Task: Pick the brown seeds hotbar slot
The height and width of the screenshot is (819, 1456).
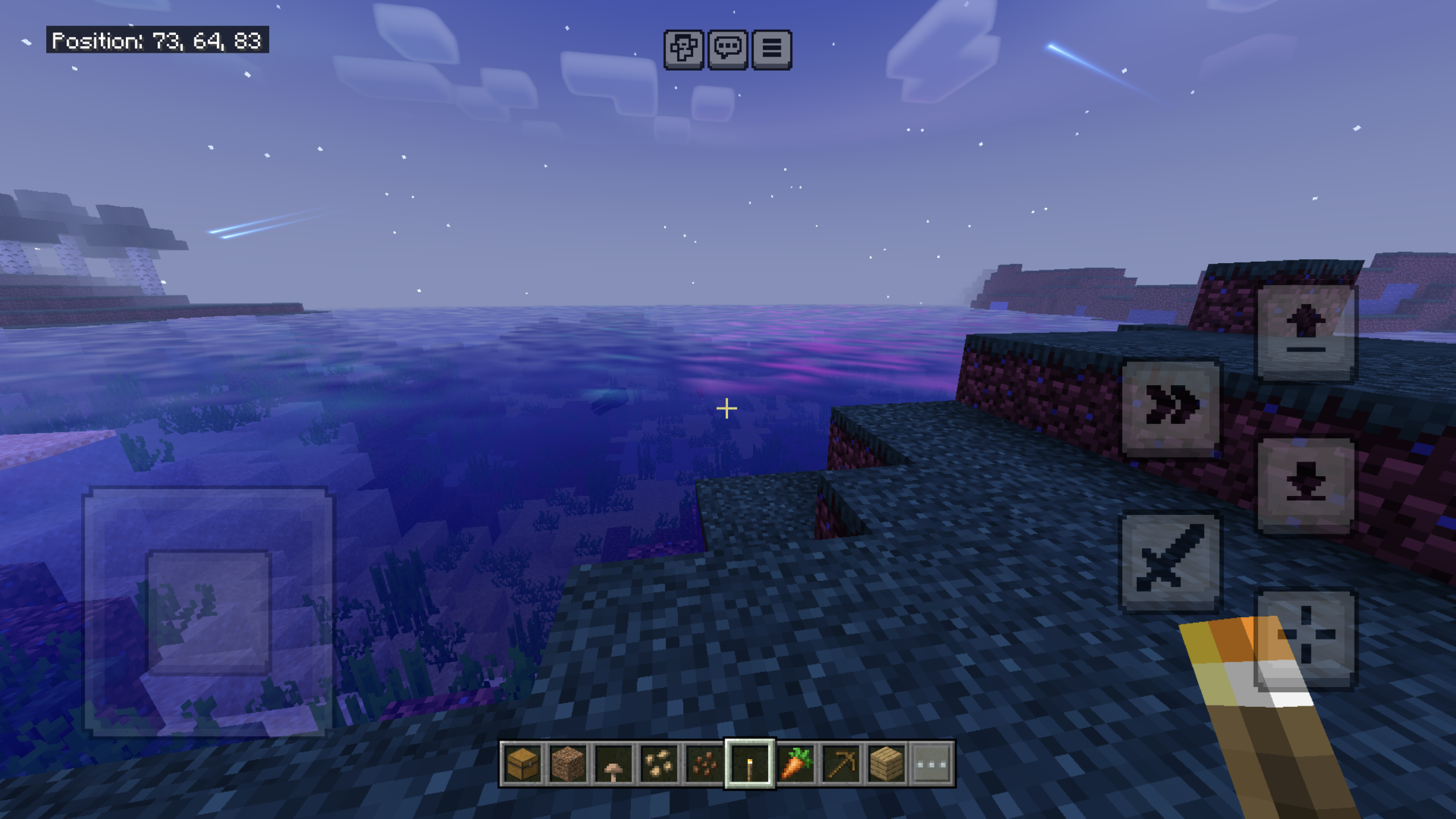Action: point(704,764)
